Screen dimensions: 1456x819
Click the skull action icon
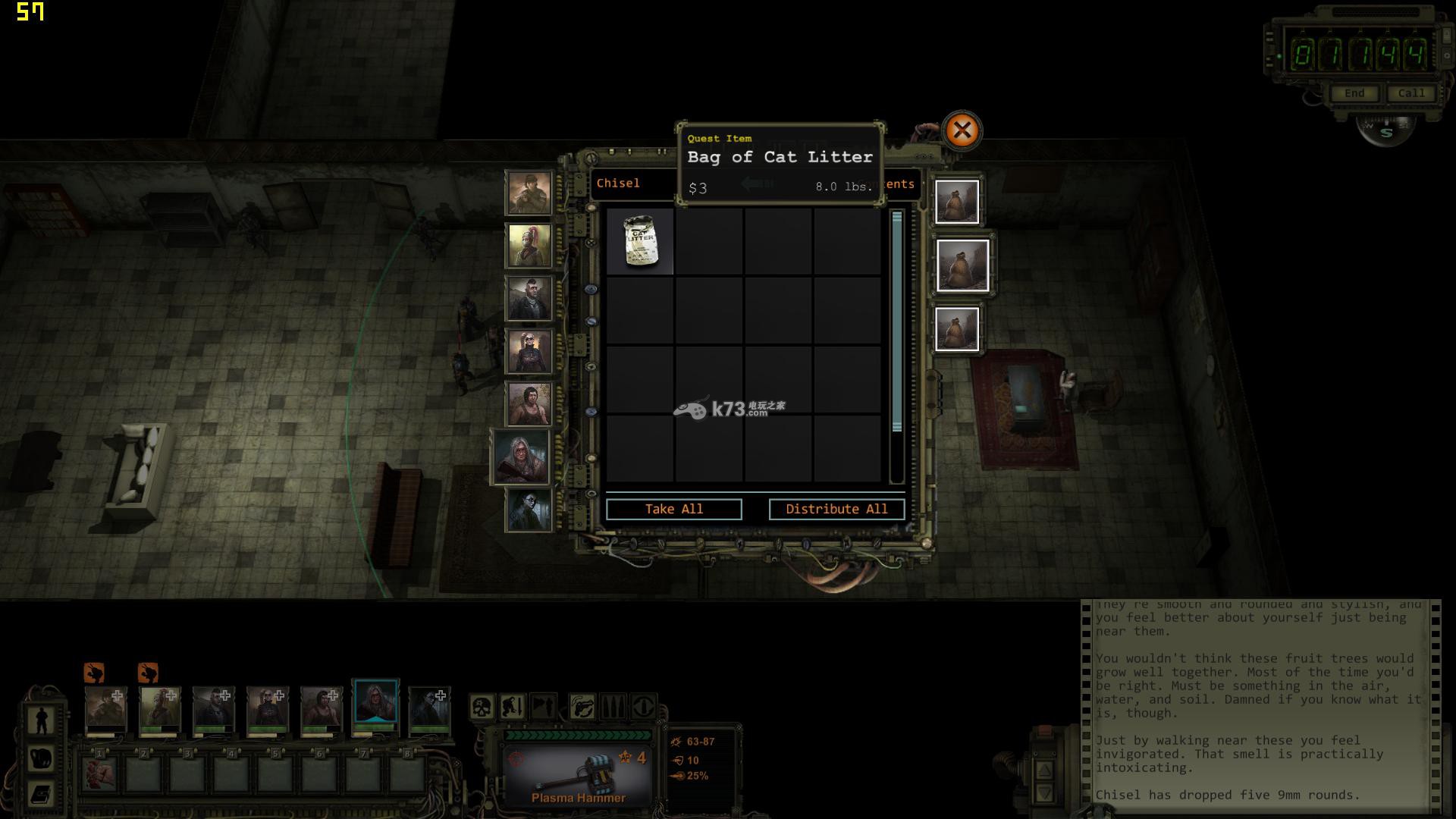coord(481,707)
